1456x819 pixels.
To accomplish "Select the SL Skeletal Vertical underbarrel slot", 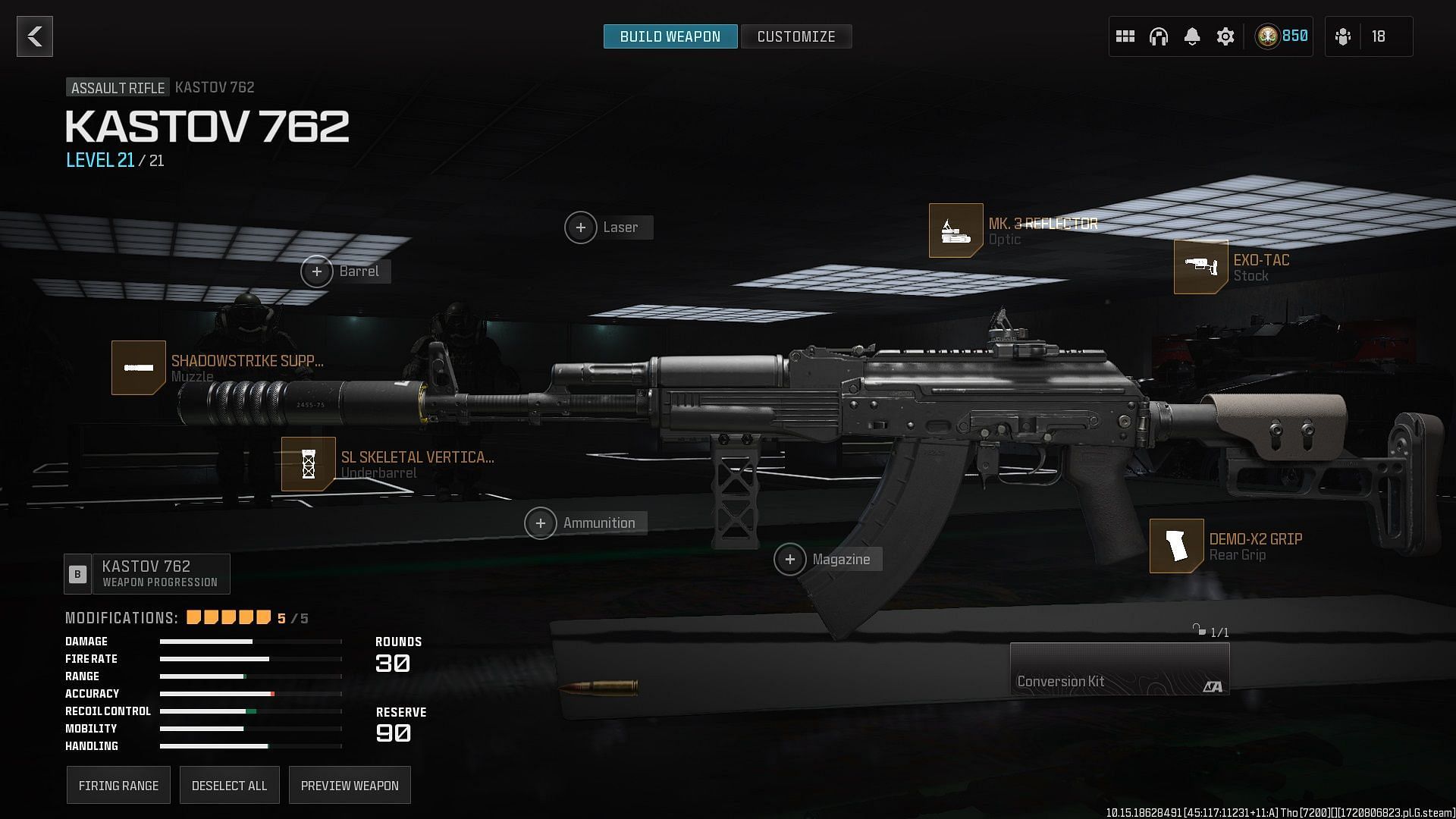I will (309, 464).
